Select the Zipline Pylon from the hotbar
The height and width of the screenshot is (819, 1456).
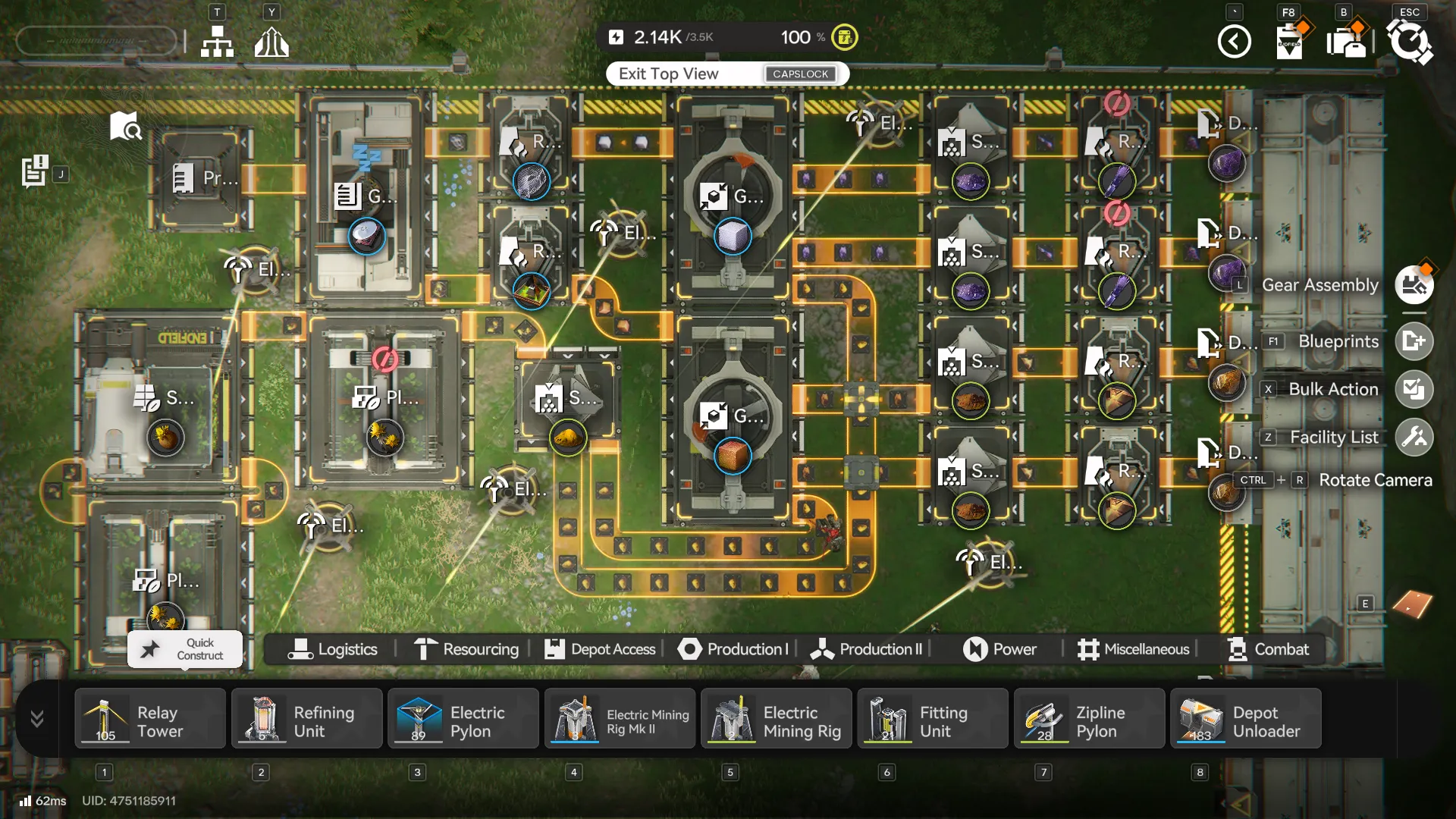click(x=1089, y=718)
